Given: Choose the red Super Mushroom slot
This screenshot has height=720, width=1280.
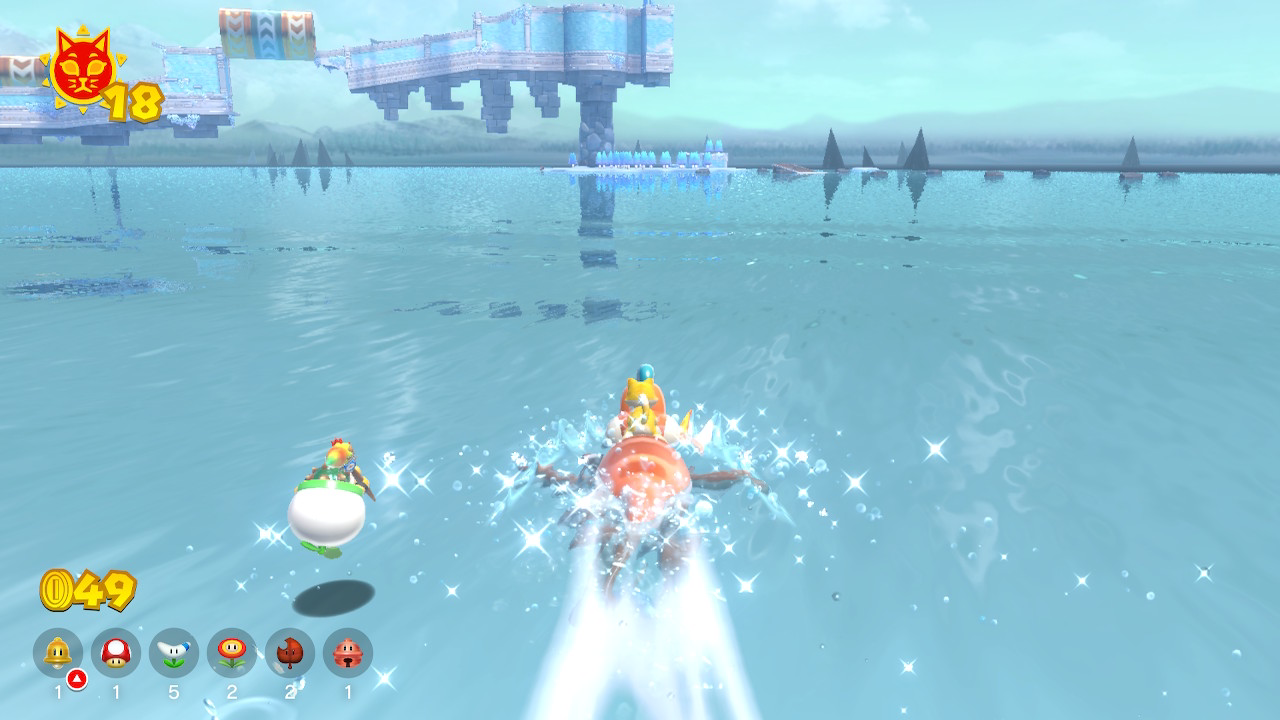Looking at the screenshot, I should tap(116, 653).
